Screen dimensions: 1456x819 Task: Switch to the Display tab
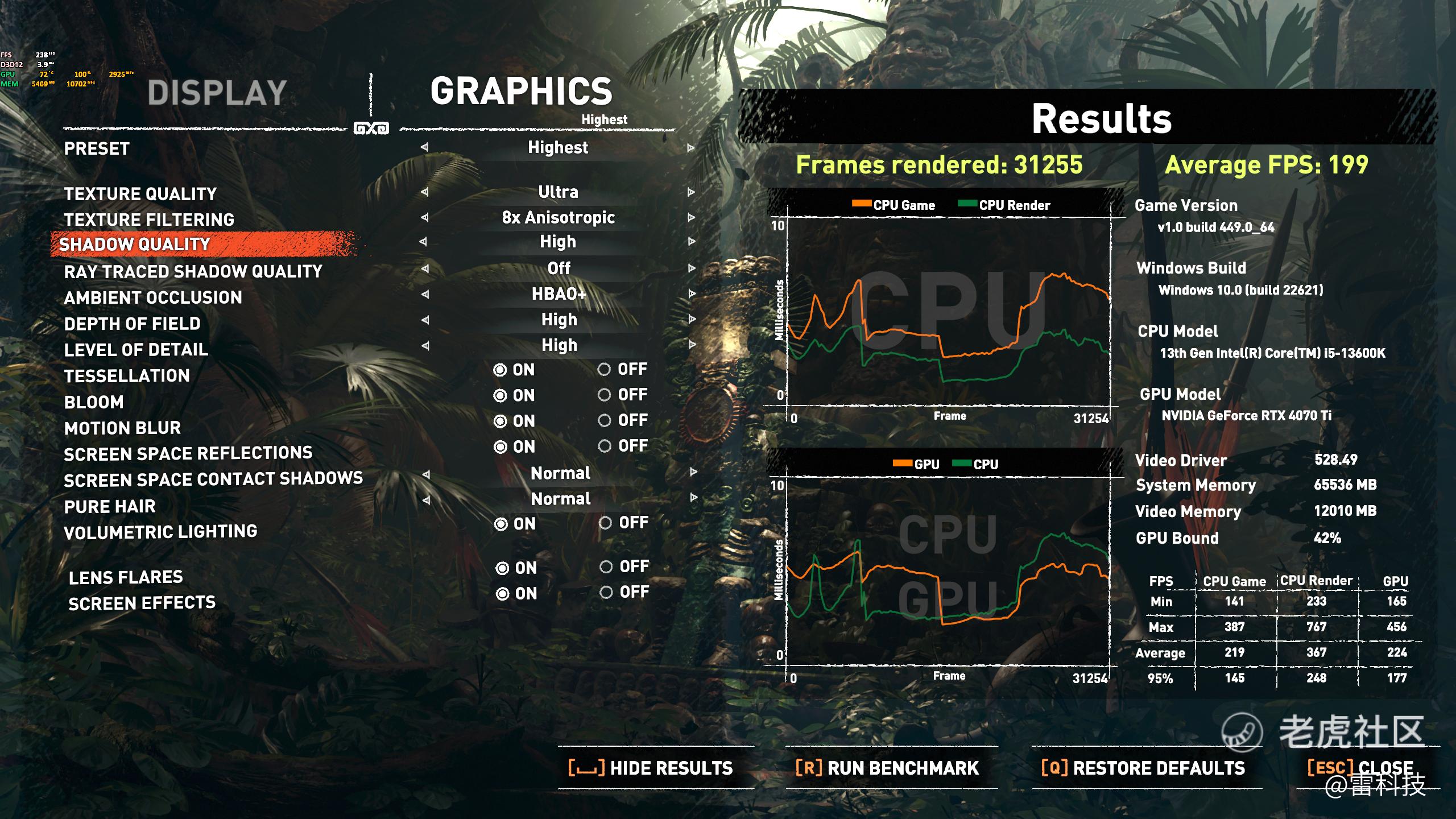tap(217, 93)
